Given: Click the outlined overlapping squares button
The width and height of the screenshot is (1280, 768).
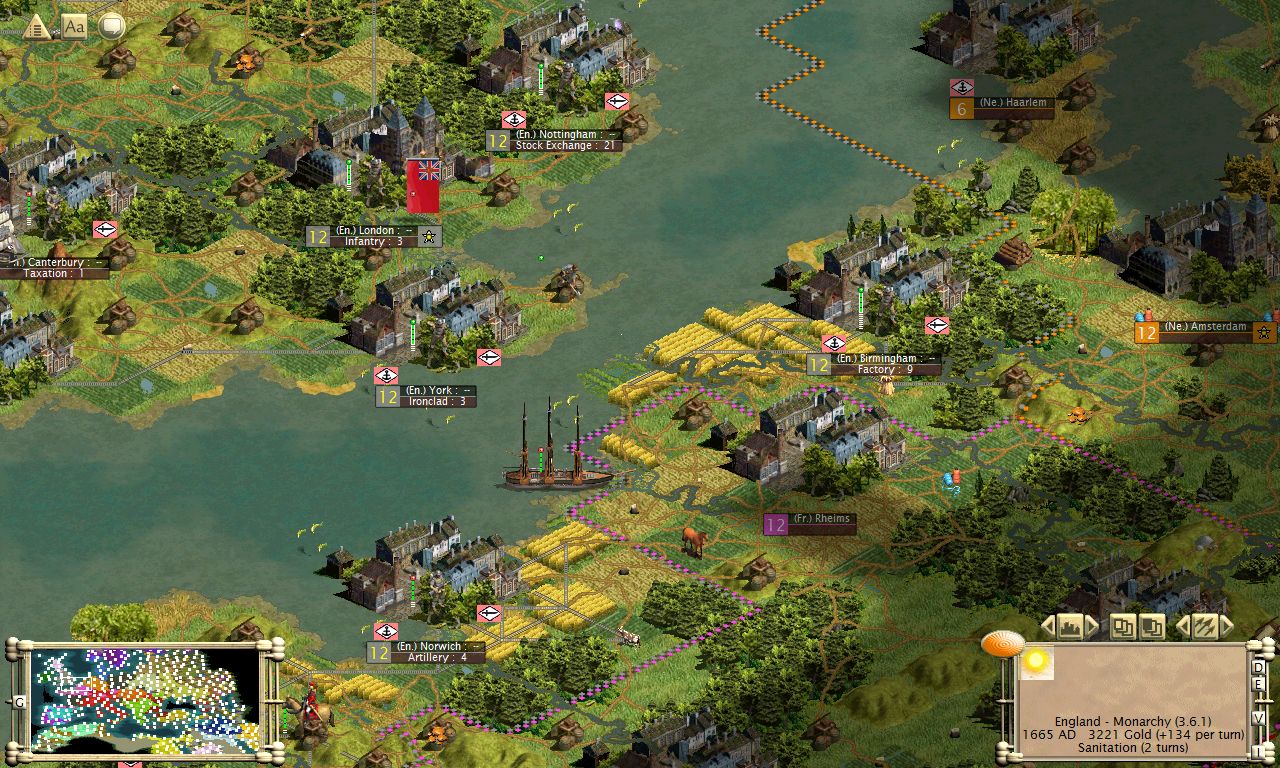Looking at the screenshot, I should tap(1123, 627).
